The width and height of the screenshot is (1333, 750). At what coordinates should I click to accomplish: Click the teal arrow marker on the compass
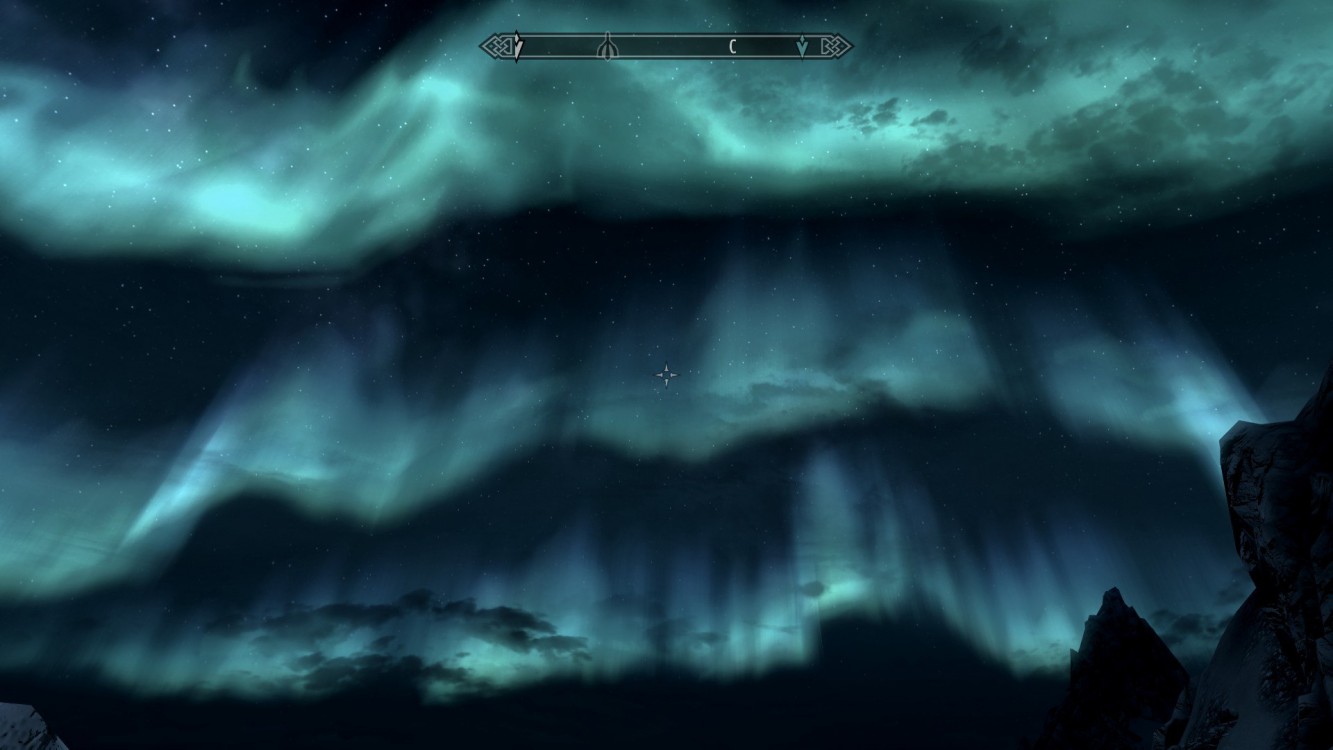coord(802,46)
